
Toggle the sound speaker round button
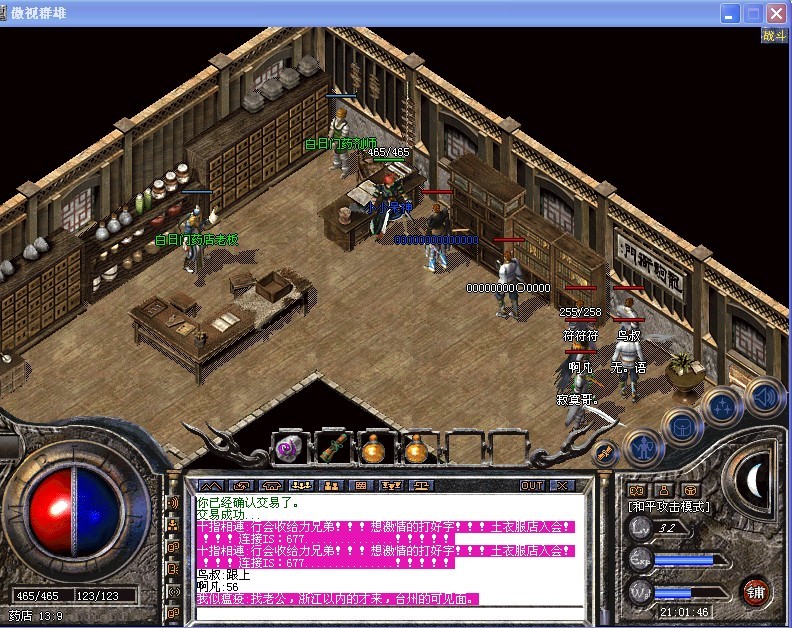click(762, 397)
